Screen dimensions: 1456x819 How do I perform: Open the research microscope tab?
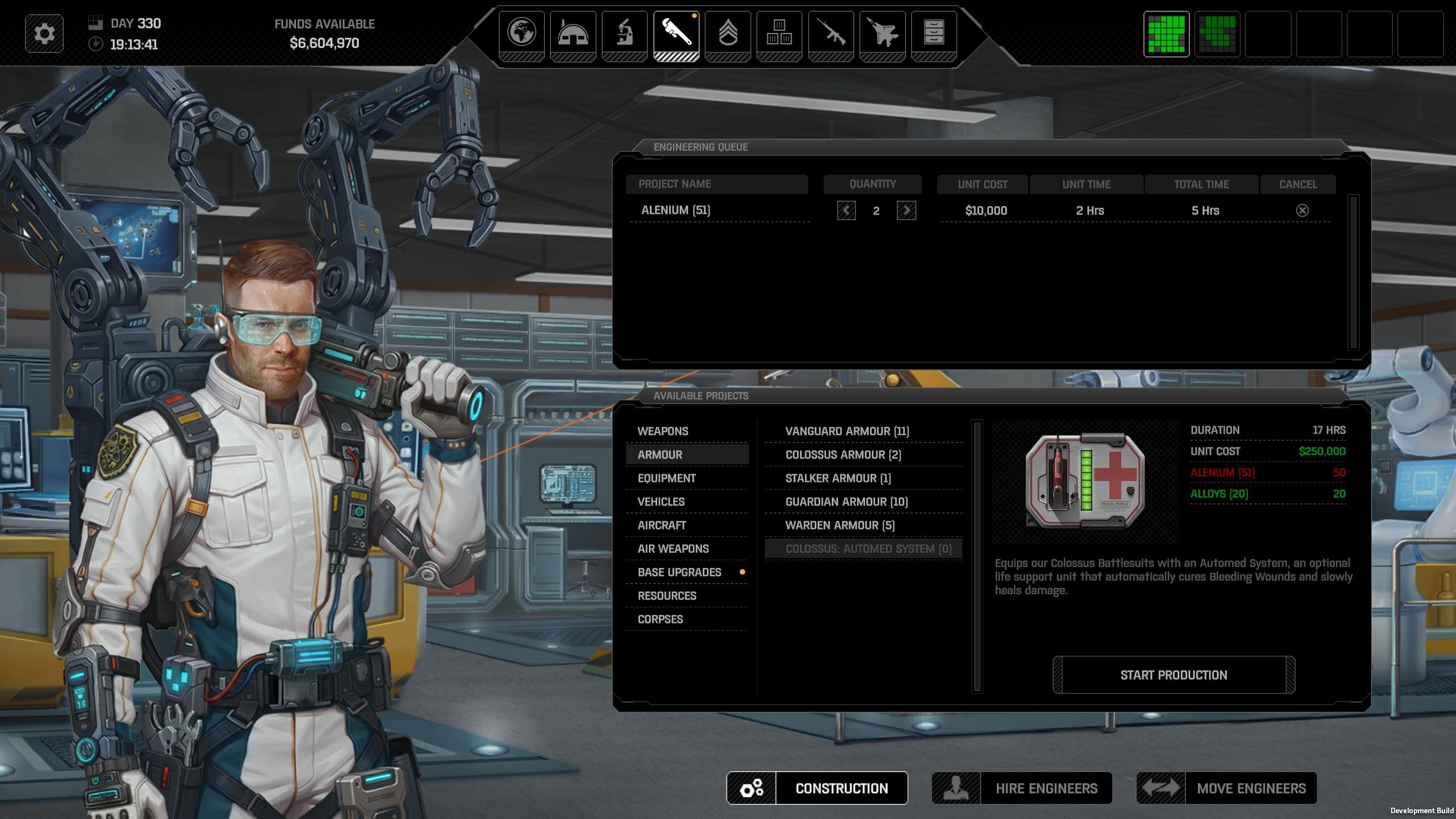click(x=624, y=33)
